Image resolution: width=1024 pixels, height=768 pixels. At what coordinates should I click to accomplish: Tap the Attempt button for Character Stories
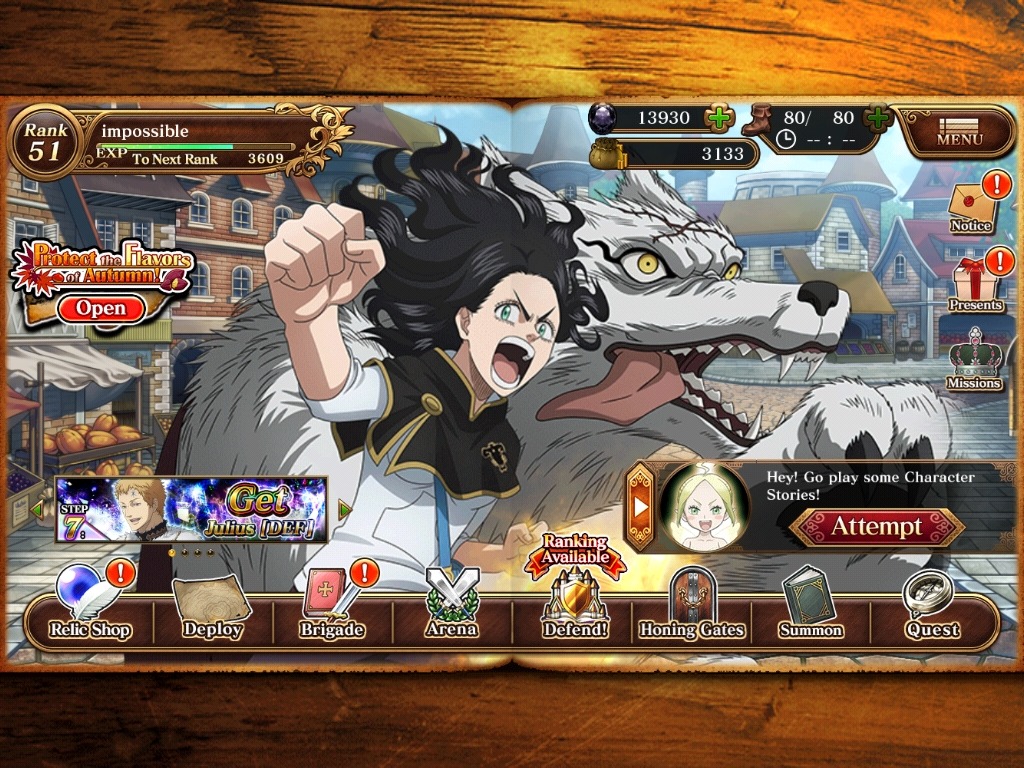click(876, 527)
